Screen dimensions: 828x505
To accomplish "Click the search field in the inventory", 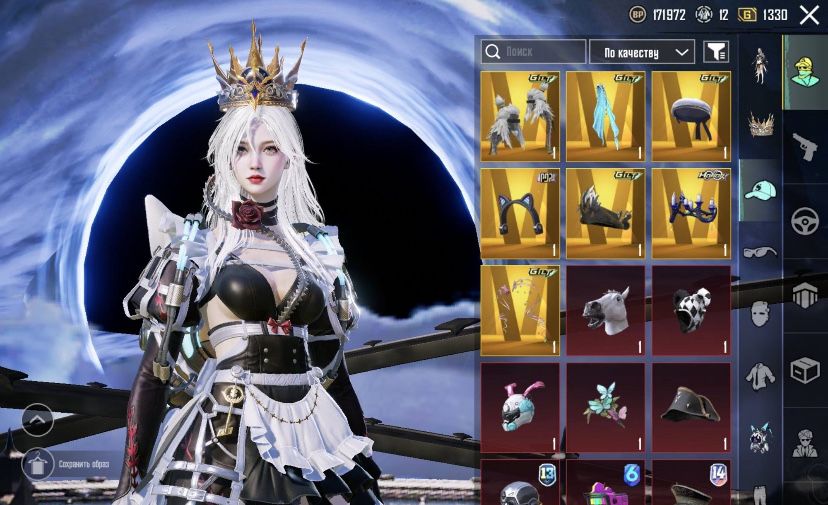I will point(533,51).
